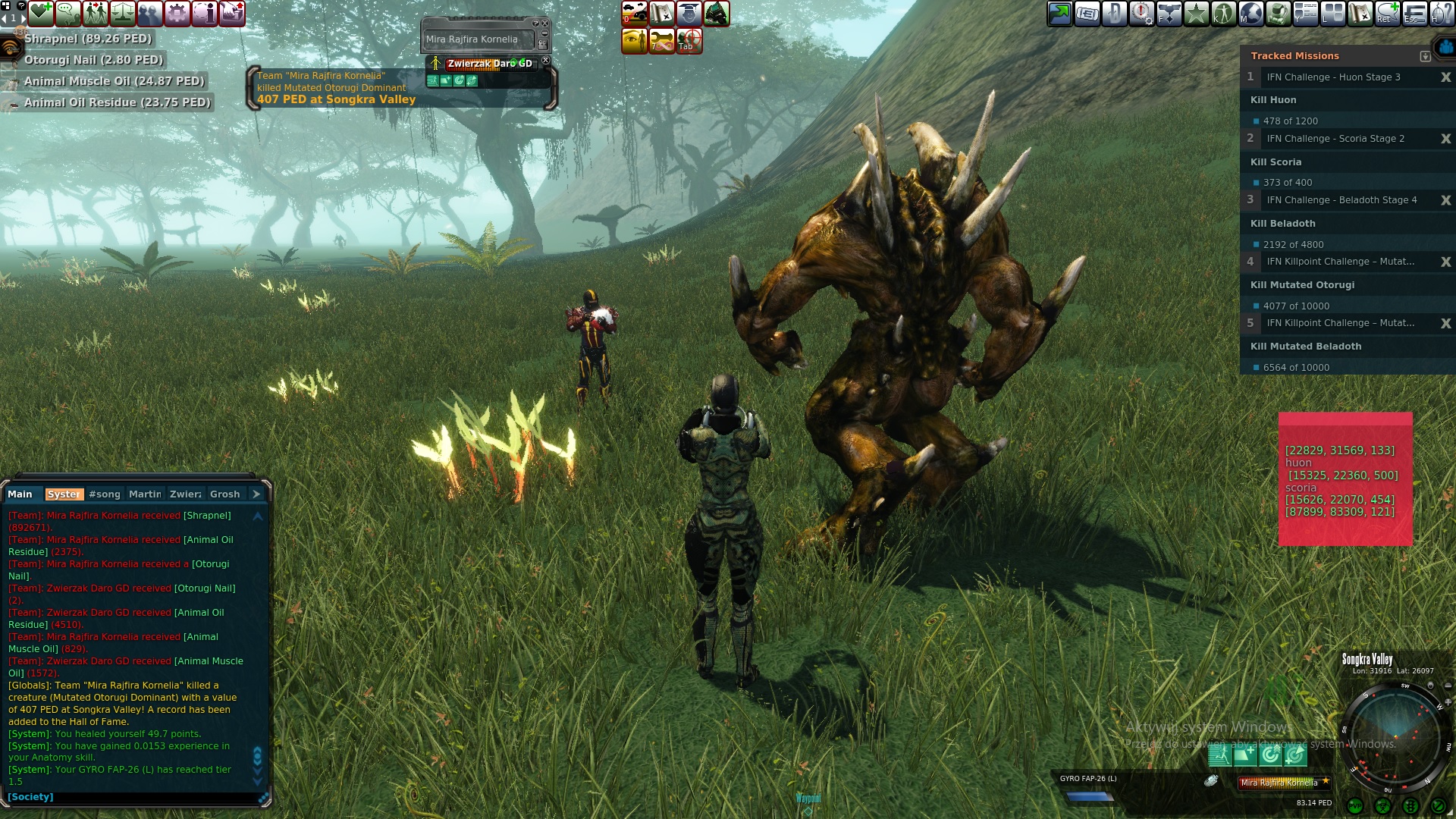Viewport: 1456px width, 819px height.
Task: Select team member Zwierzak Daro GD
Action: 489,64
